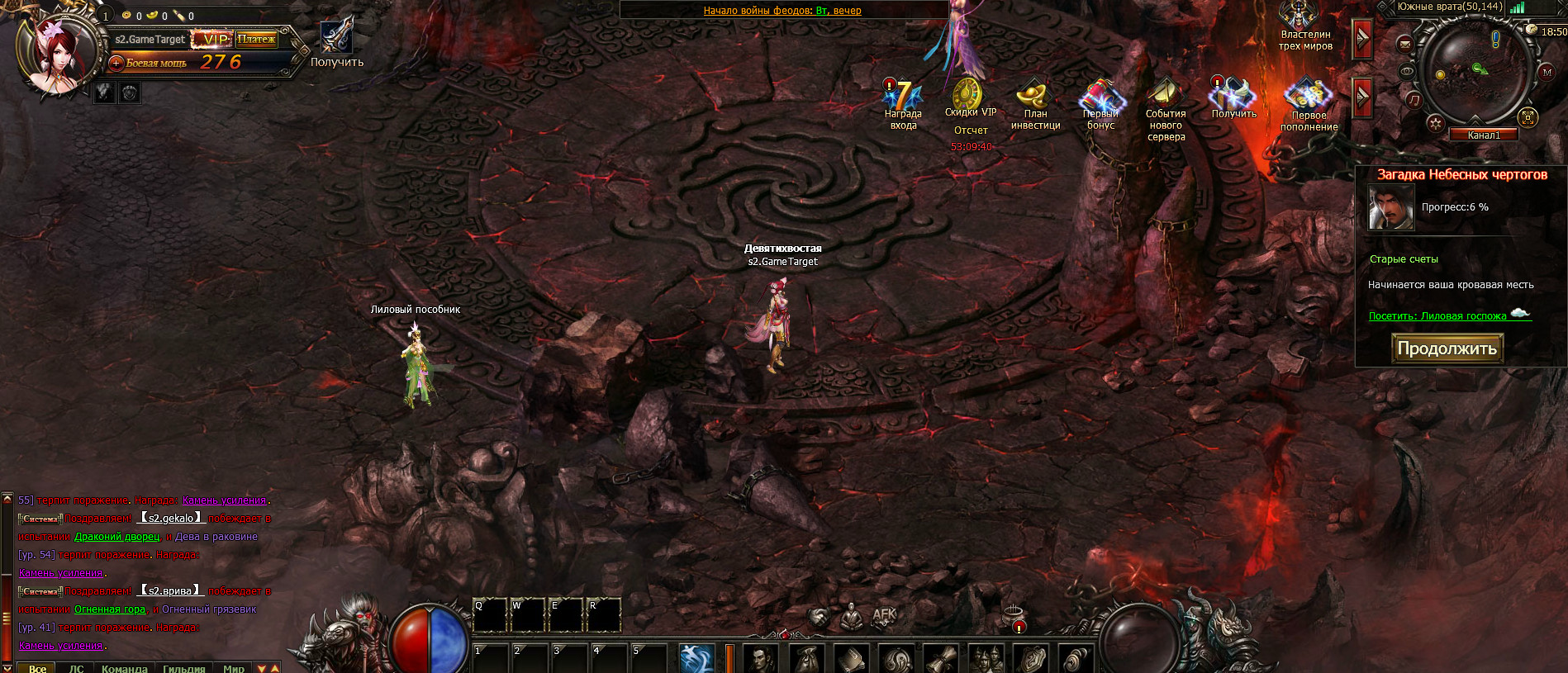Open the Начало войны феодов announcement link

[x=782, y=11]
